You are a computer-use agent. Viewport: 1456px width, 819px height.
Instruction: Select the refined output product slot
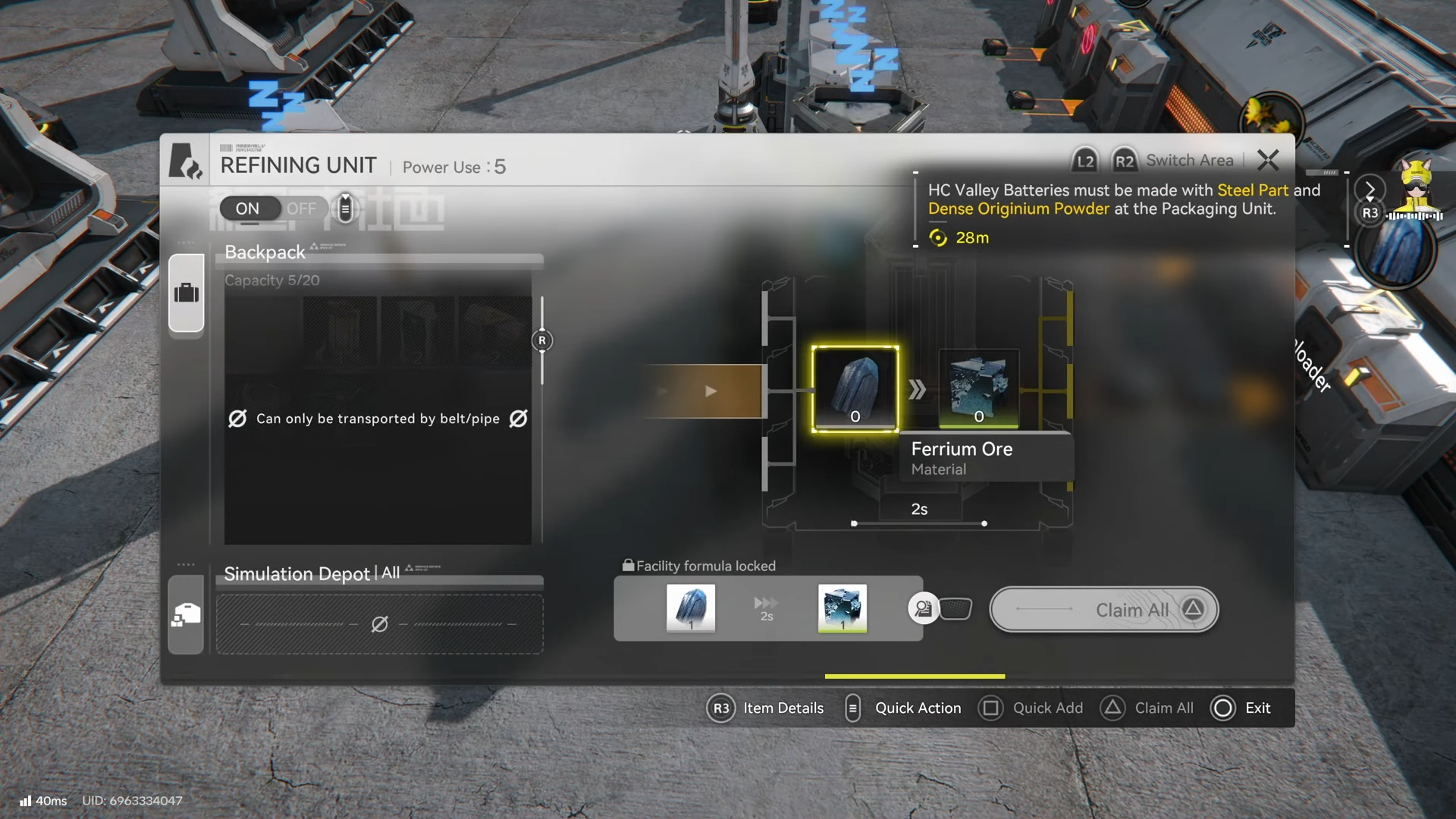[978, 388]
